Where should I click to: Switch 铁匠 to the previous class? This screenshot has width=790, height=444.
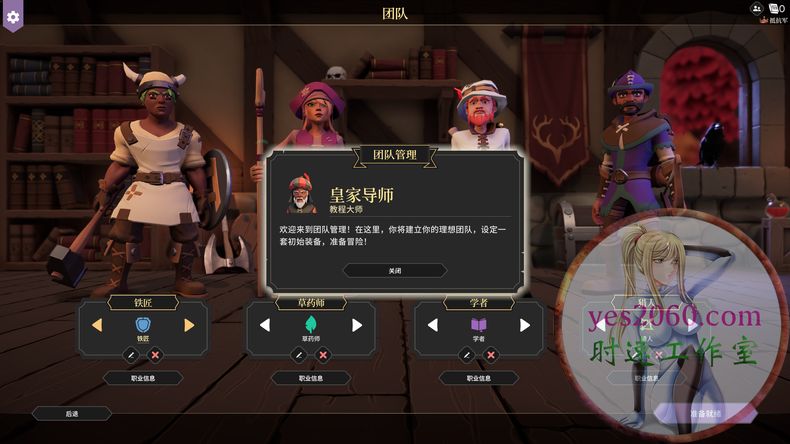point(97,325)
